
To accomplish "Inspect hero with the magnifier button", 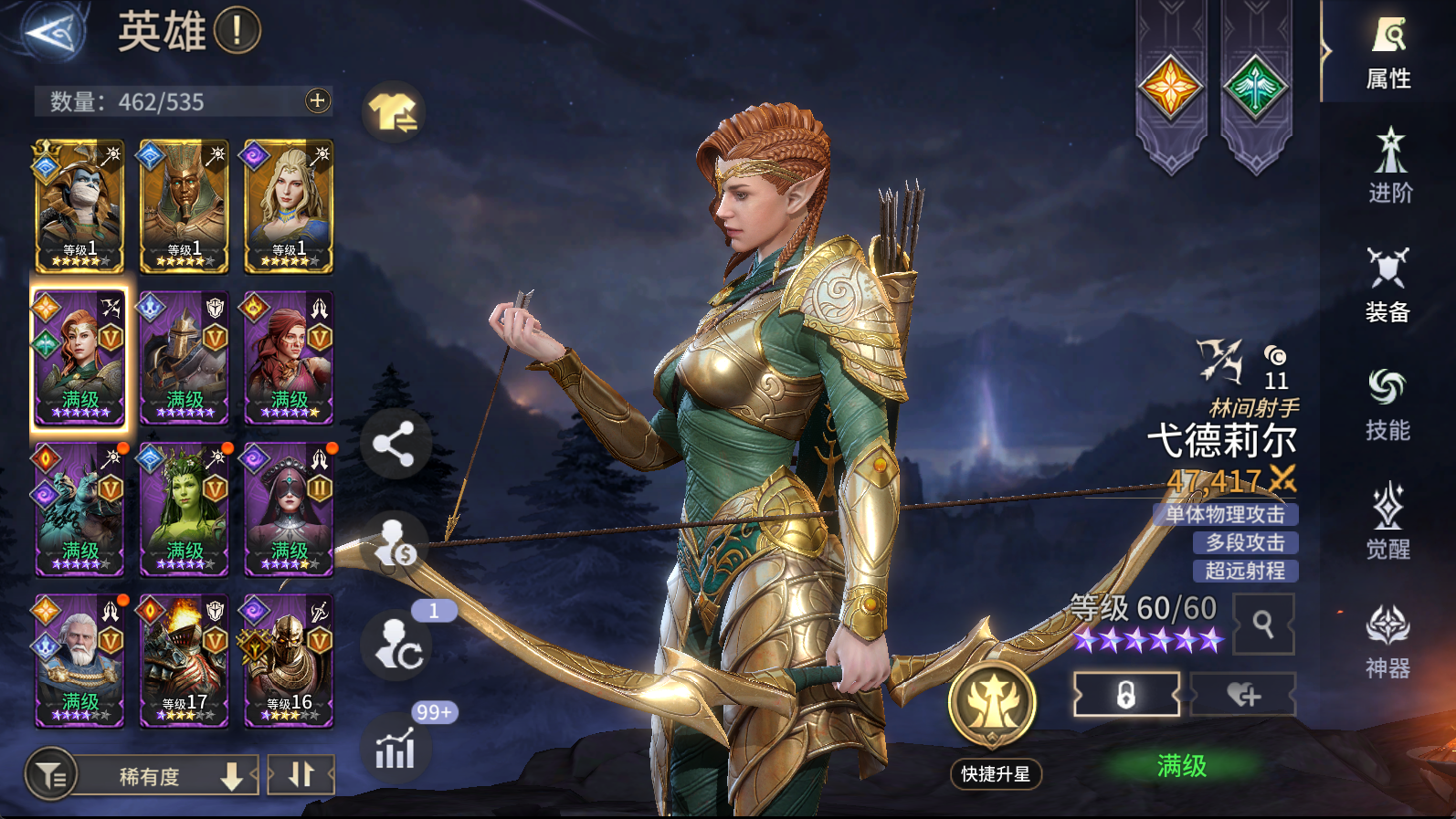I will (1263, 624).
